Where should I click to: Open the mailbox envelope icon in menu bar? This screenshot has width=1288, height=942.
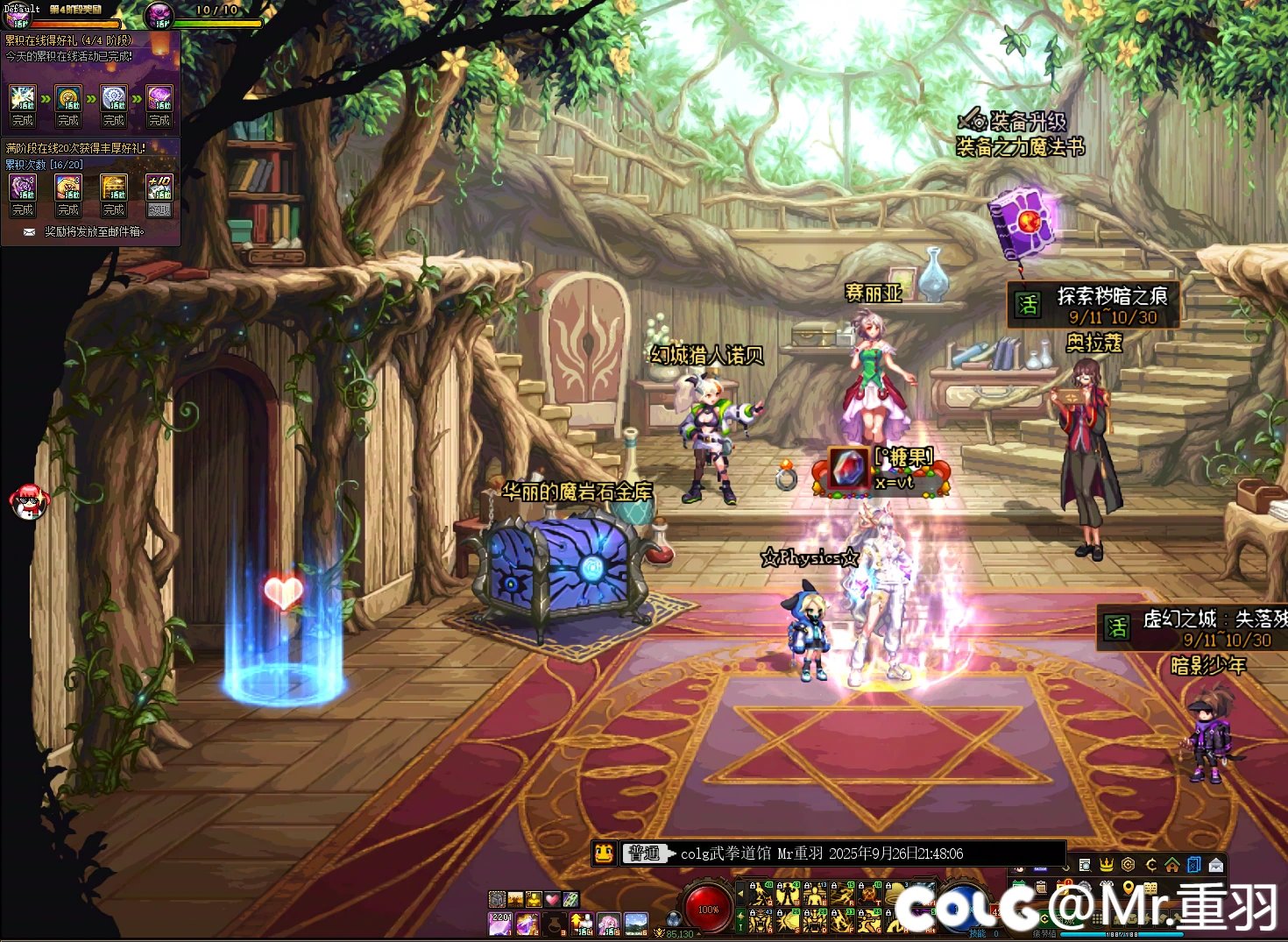tap(1216, 865)
